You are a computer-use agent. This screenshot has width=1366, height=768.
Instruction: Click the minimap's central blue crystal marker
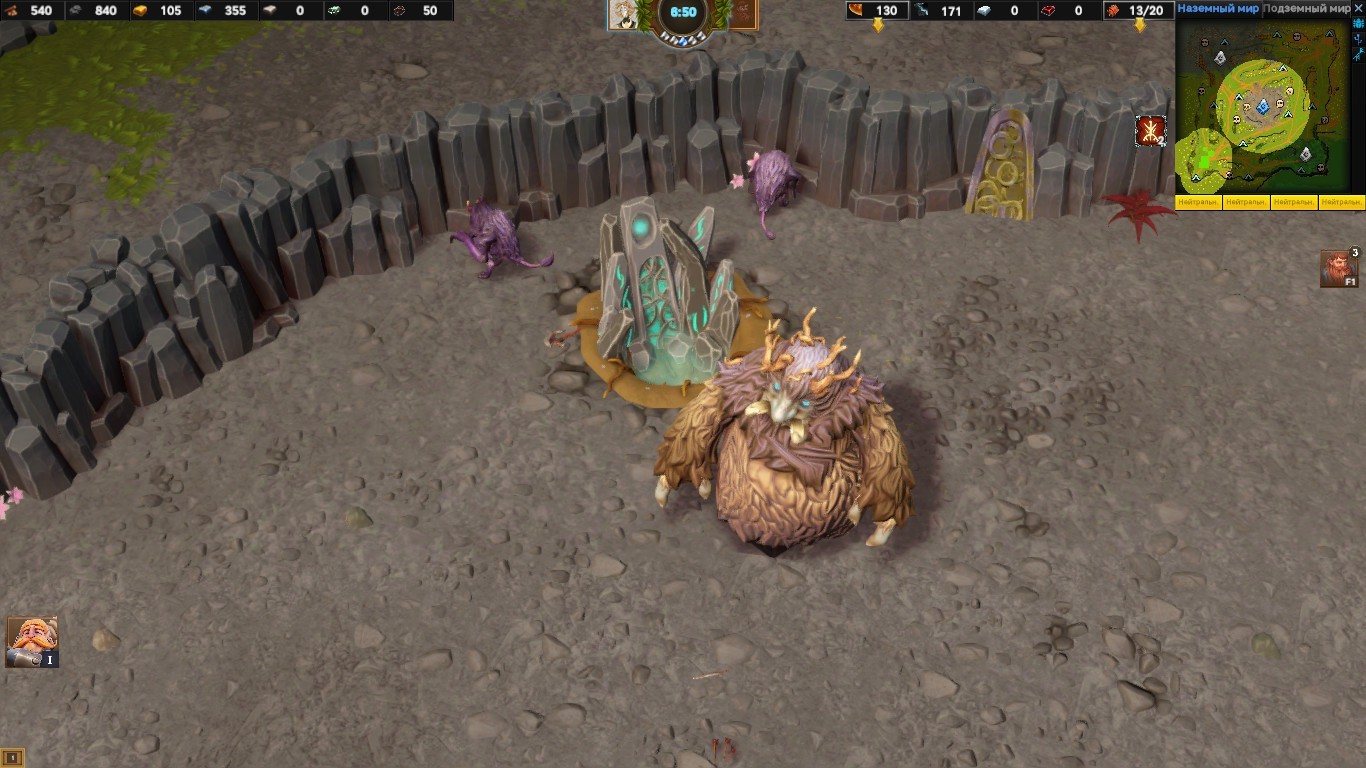coord(1262,106)
